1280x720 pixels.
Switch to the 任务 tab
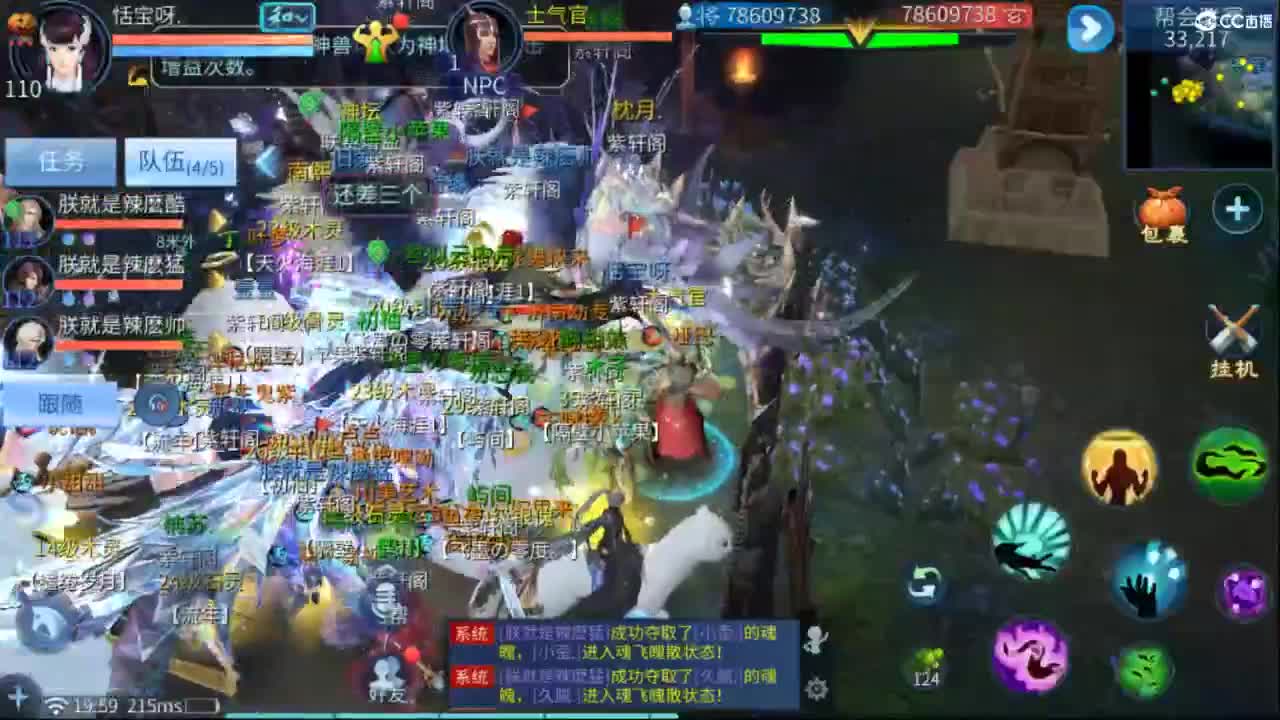(62, 160)
